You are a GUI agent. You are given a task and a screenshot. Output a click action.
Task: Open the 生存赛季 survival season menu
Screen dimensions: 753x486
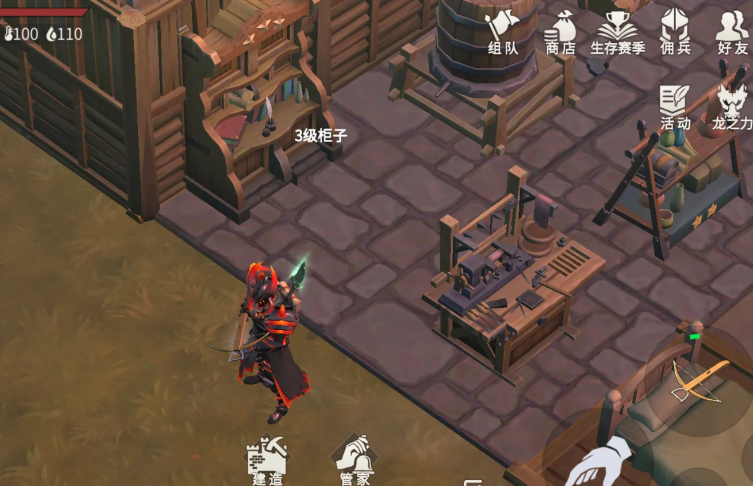[x=617, y=30]
